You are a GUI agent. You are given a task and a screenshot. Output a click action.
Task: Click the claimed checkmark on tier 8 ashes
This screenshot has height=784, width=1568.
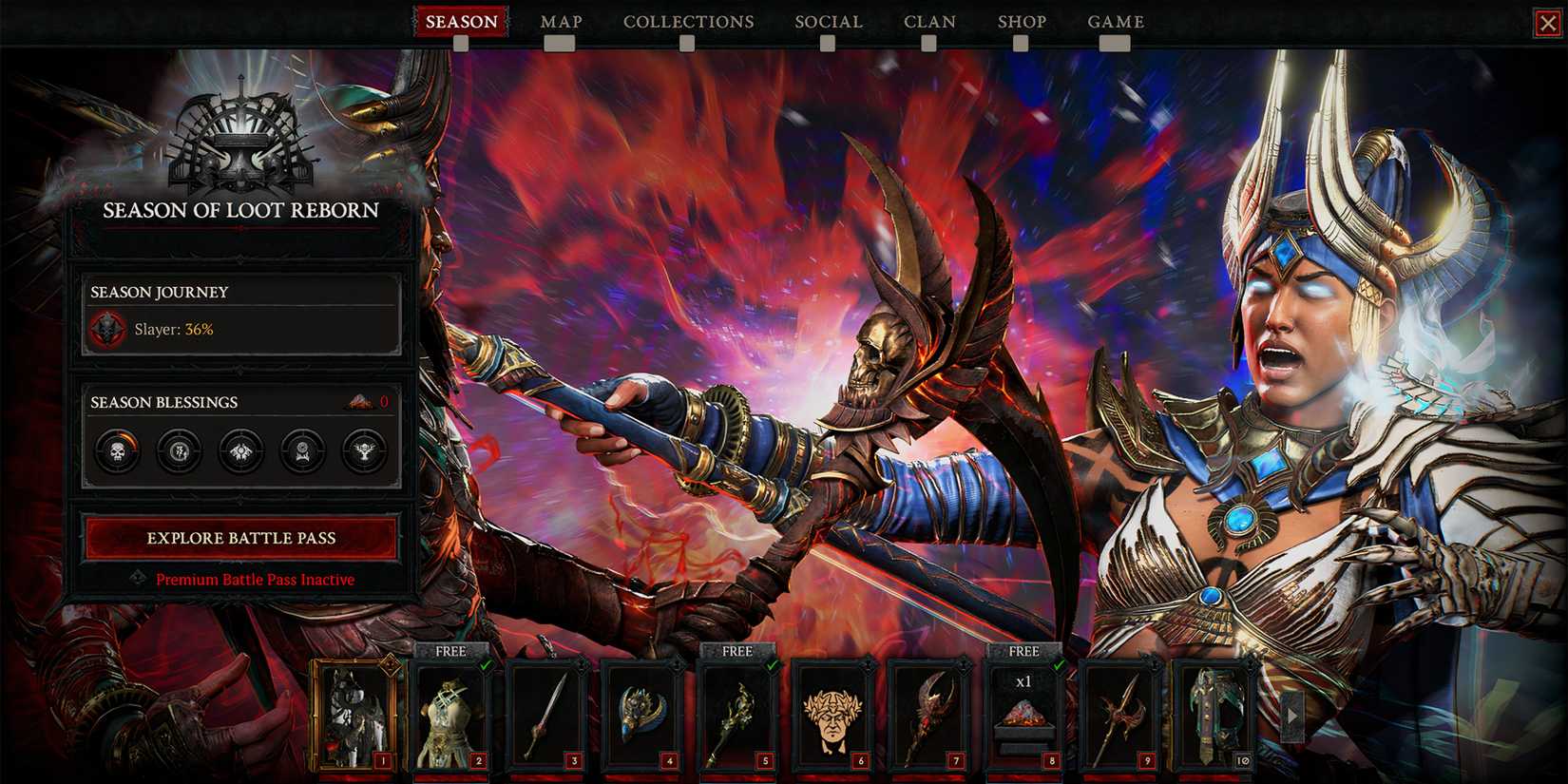coord(1058,665)
